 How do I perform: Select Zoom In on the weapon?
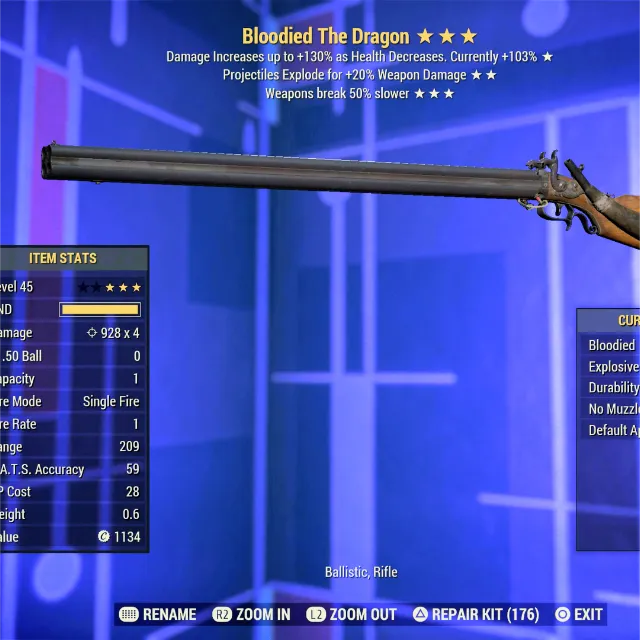pos(252,614)
